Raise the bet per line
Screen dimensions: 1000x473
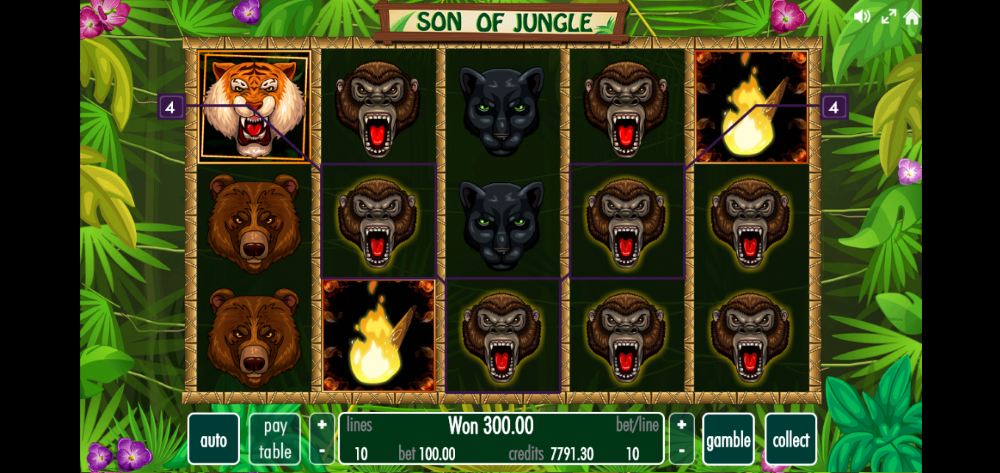(681, 427)
